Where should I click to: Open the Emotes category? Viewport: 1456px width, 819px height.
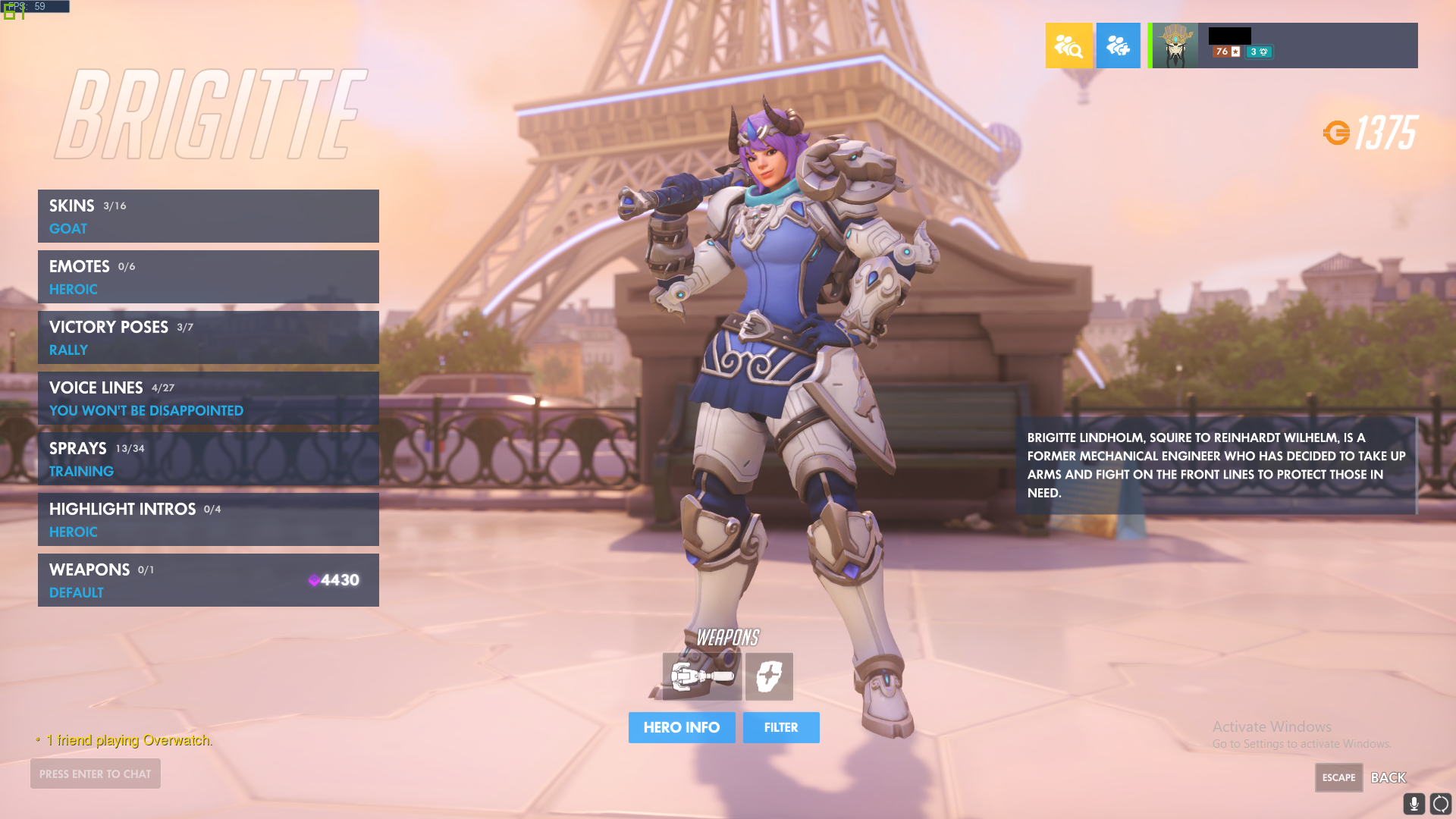click(208, 277)
